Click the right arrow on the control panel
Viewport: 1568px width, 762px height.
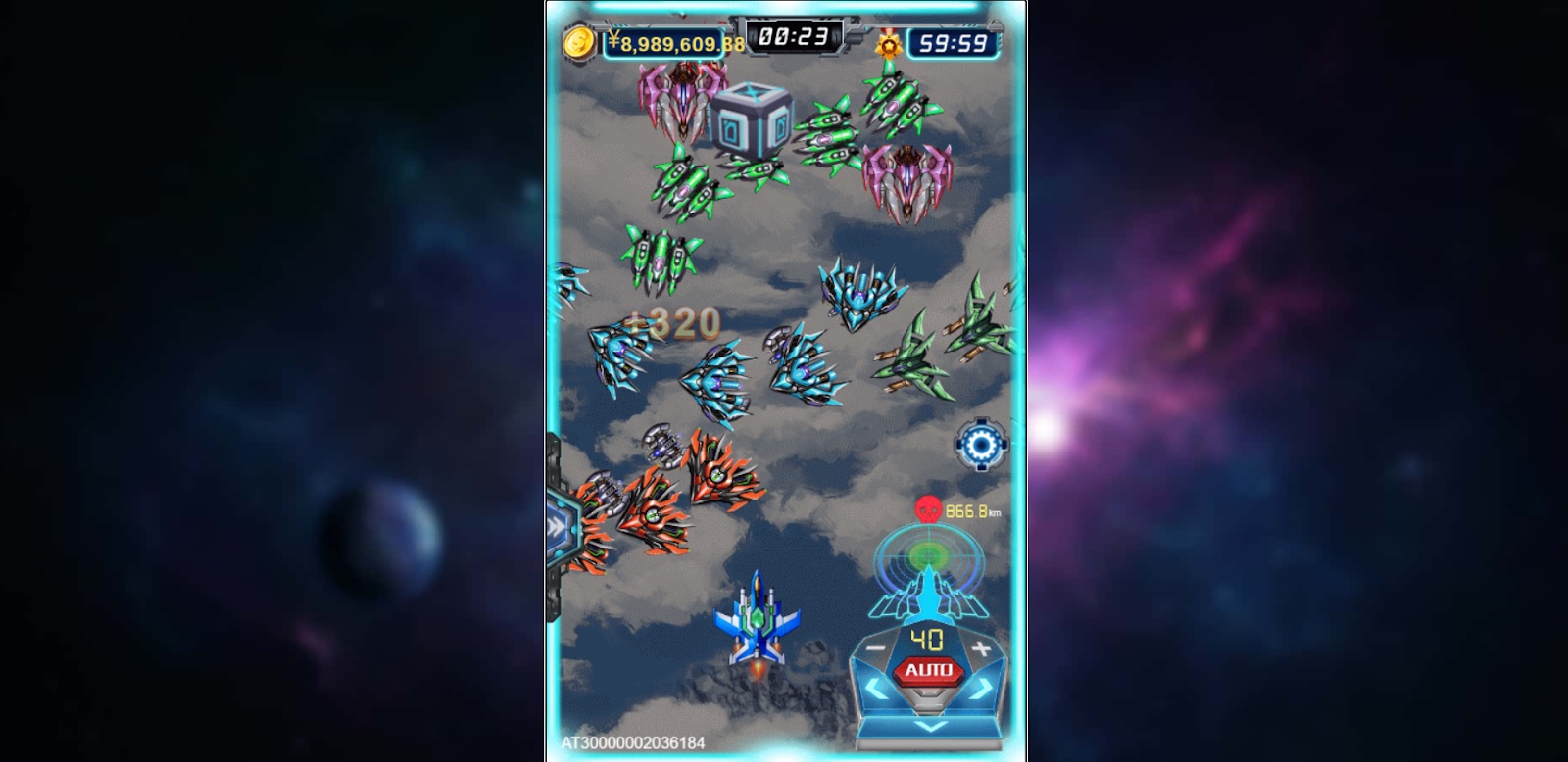(981, 691)
